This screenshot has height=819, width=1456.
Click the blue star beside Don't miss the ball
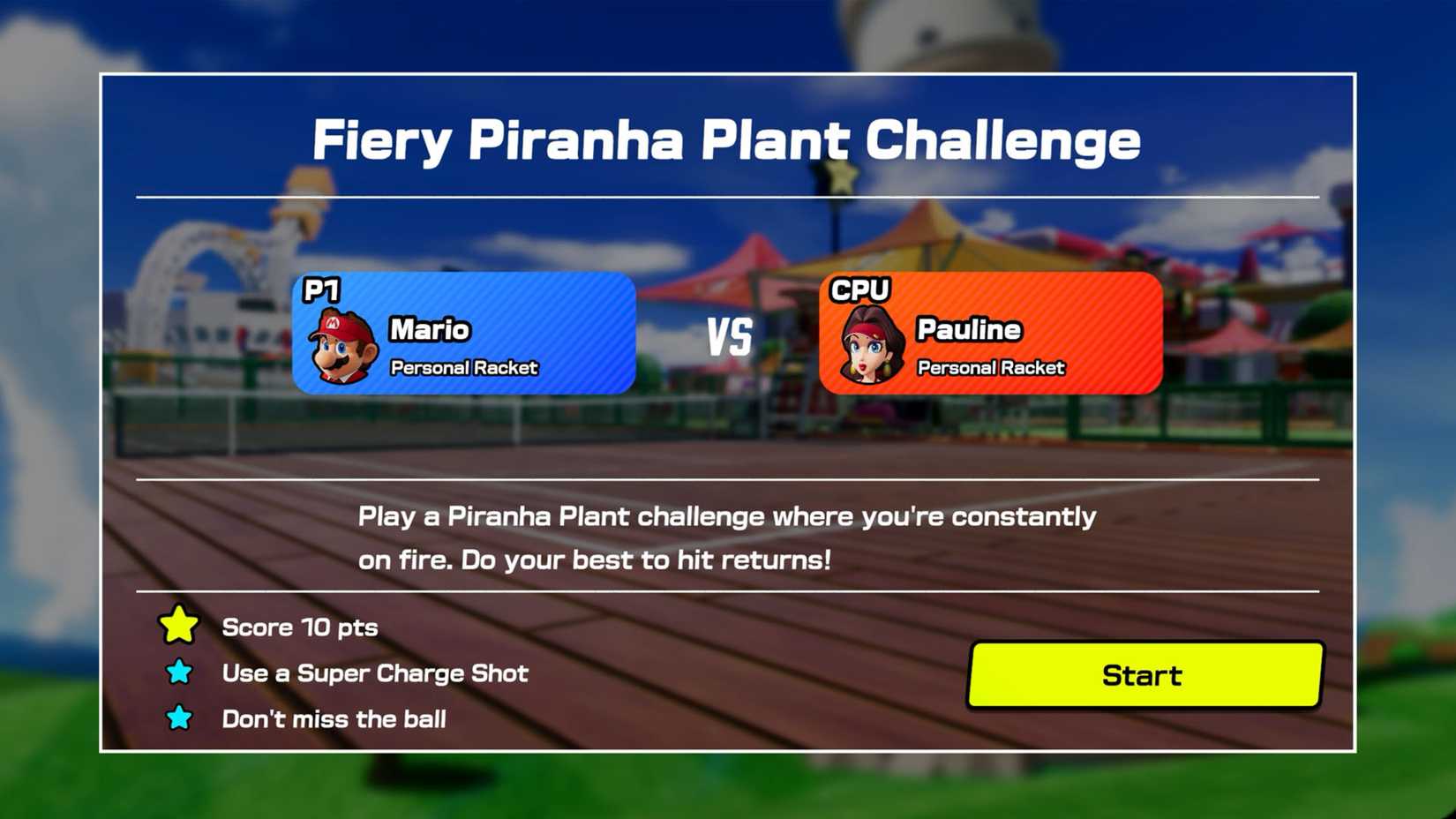179,718
